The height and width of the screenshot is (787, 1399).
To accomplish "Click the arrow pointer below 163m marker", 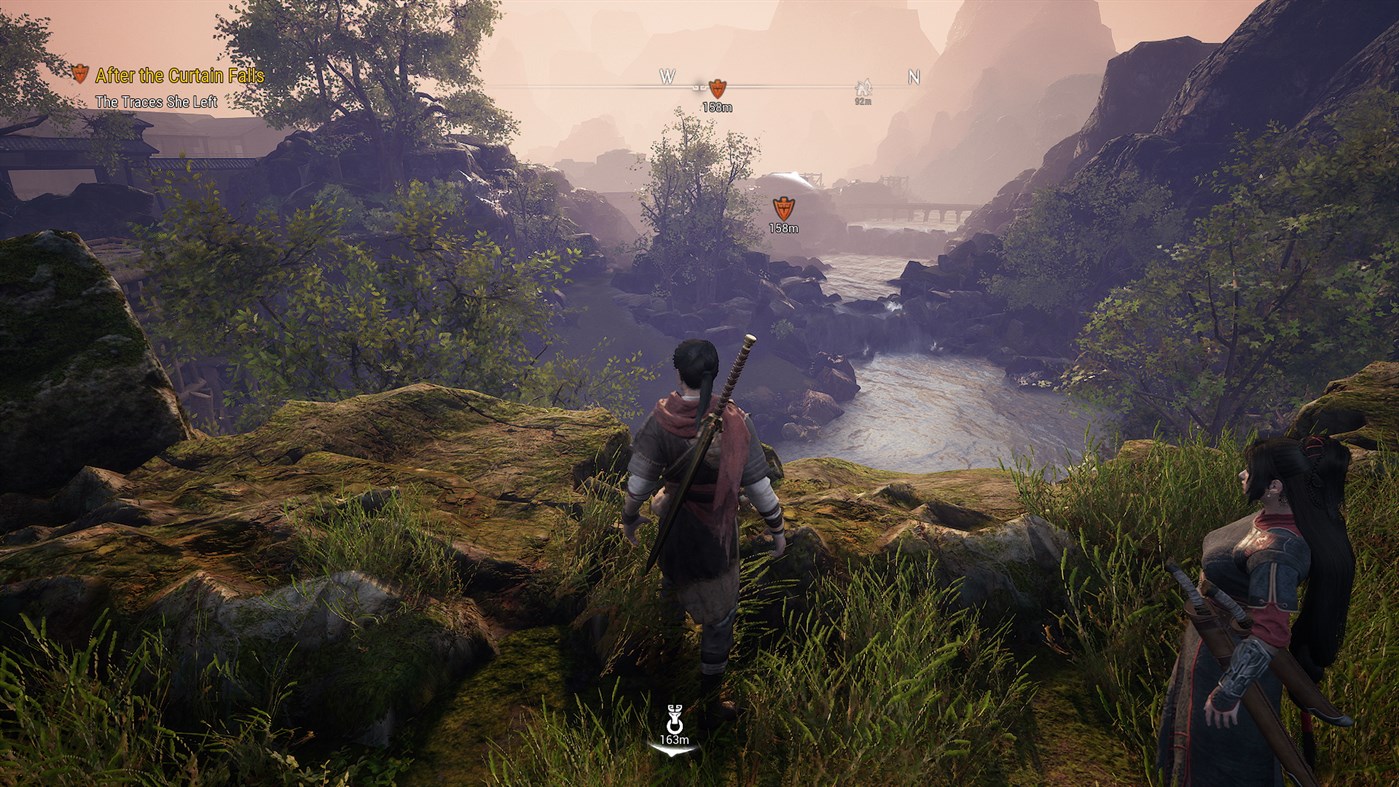I will coord(672,749).
